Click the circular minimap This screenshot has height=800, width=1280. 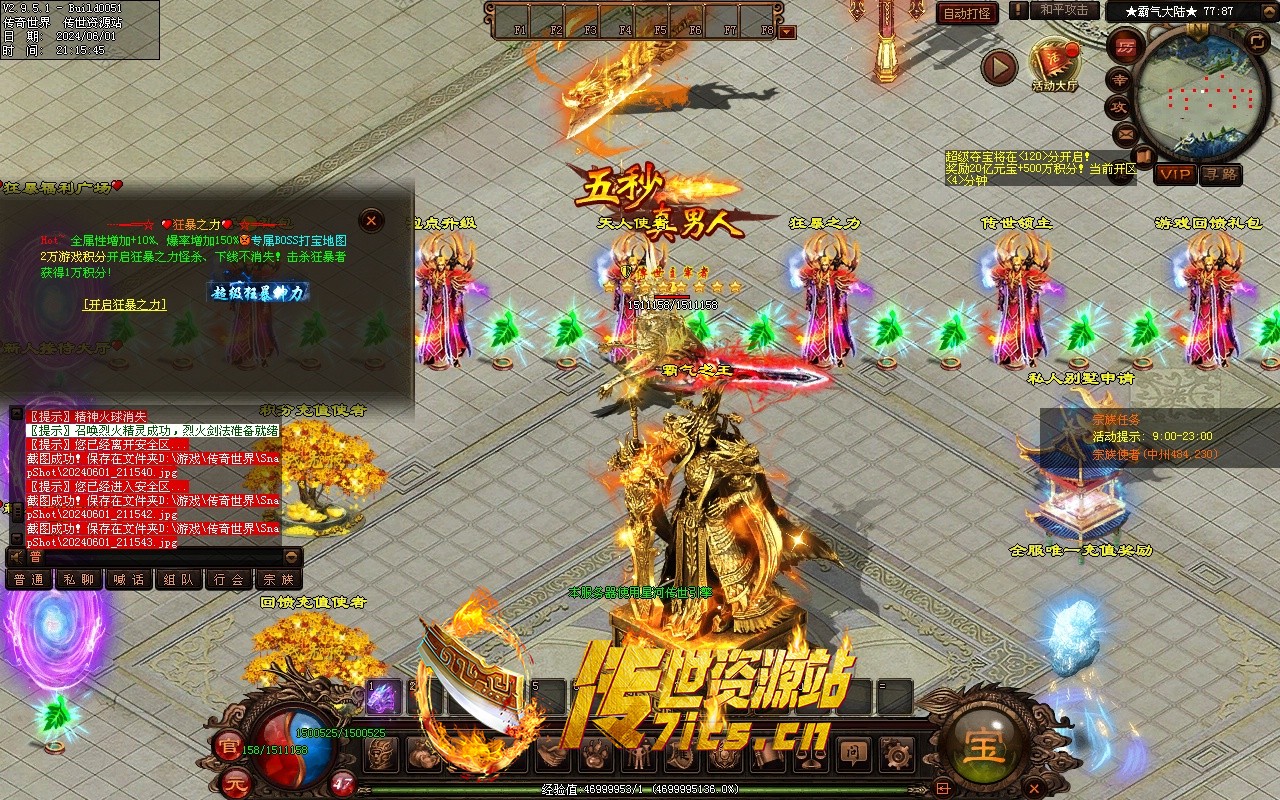coord(1202,93)
